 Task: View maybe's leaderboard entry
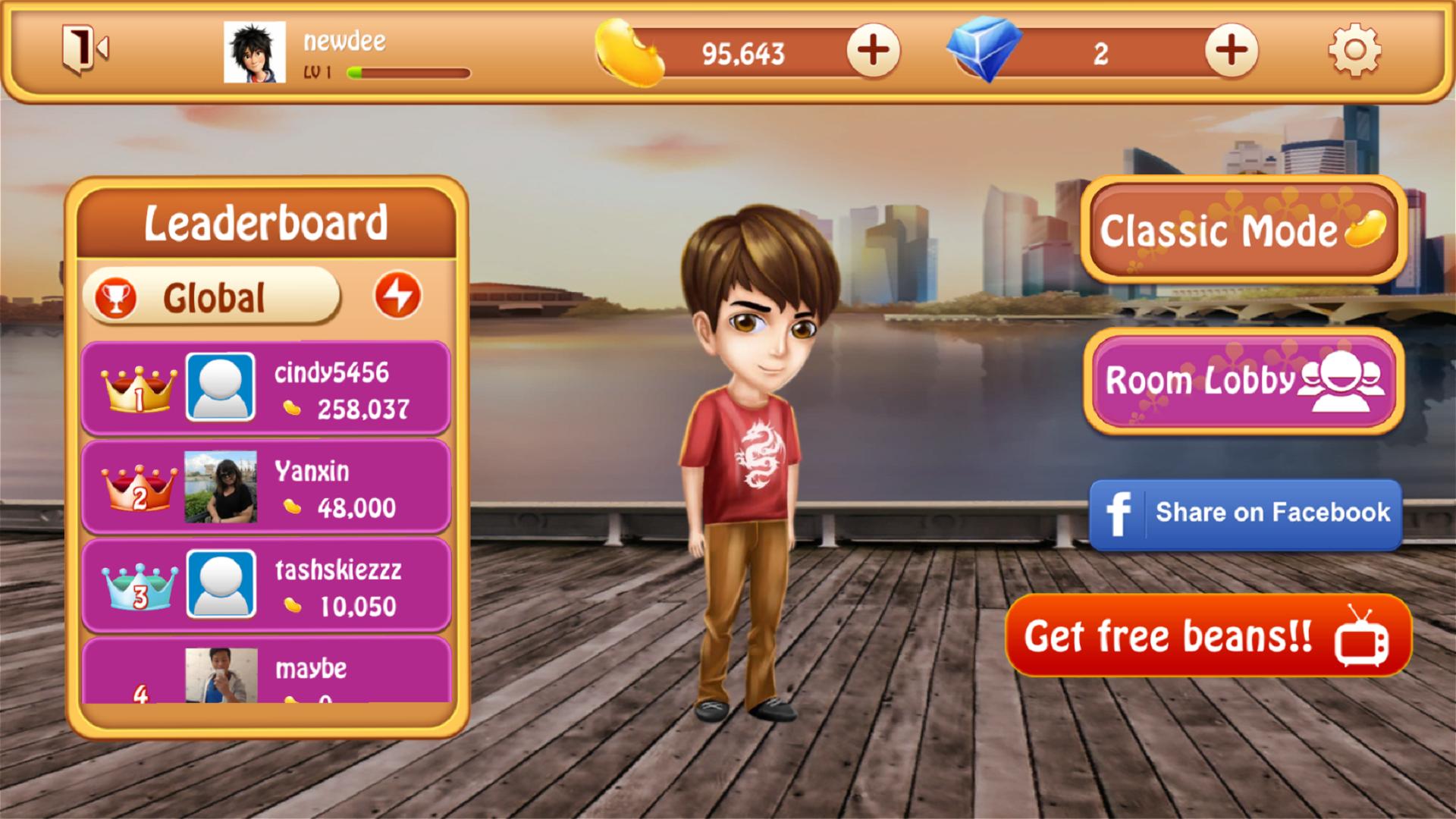(x=266, y=671)
